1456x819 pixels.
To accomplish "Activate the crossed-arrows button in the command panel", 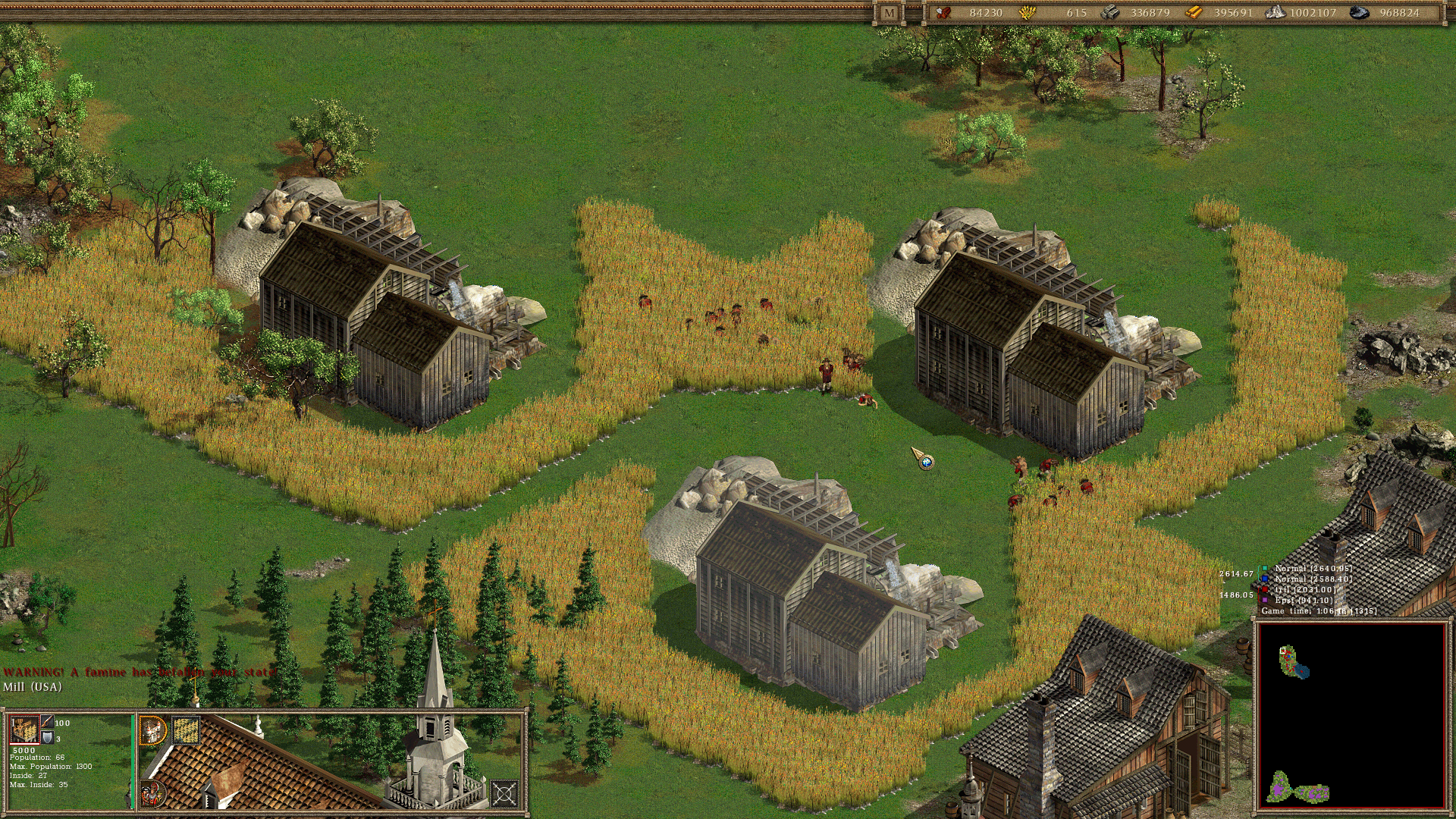I will (x=504, y=794).
